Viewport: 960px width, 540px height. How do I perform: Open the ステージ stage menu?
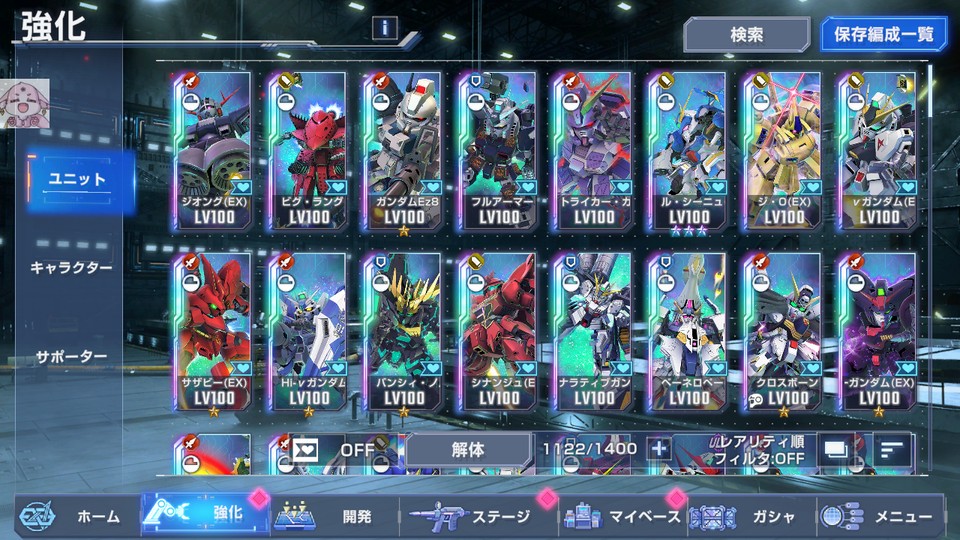tap(475, 516)
